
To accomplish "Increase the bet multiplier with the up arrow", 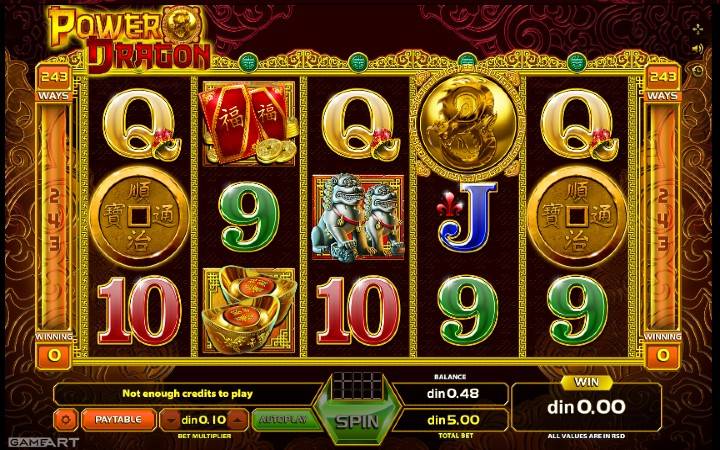I will (x=238, y=419).
